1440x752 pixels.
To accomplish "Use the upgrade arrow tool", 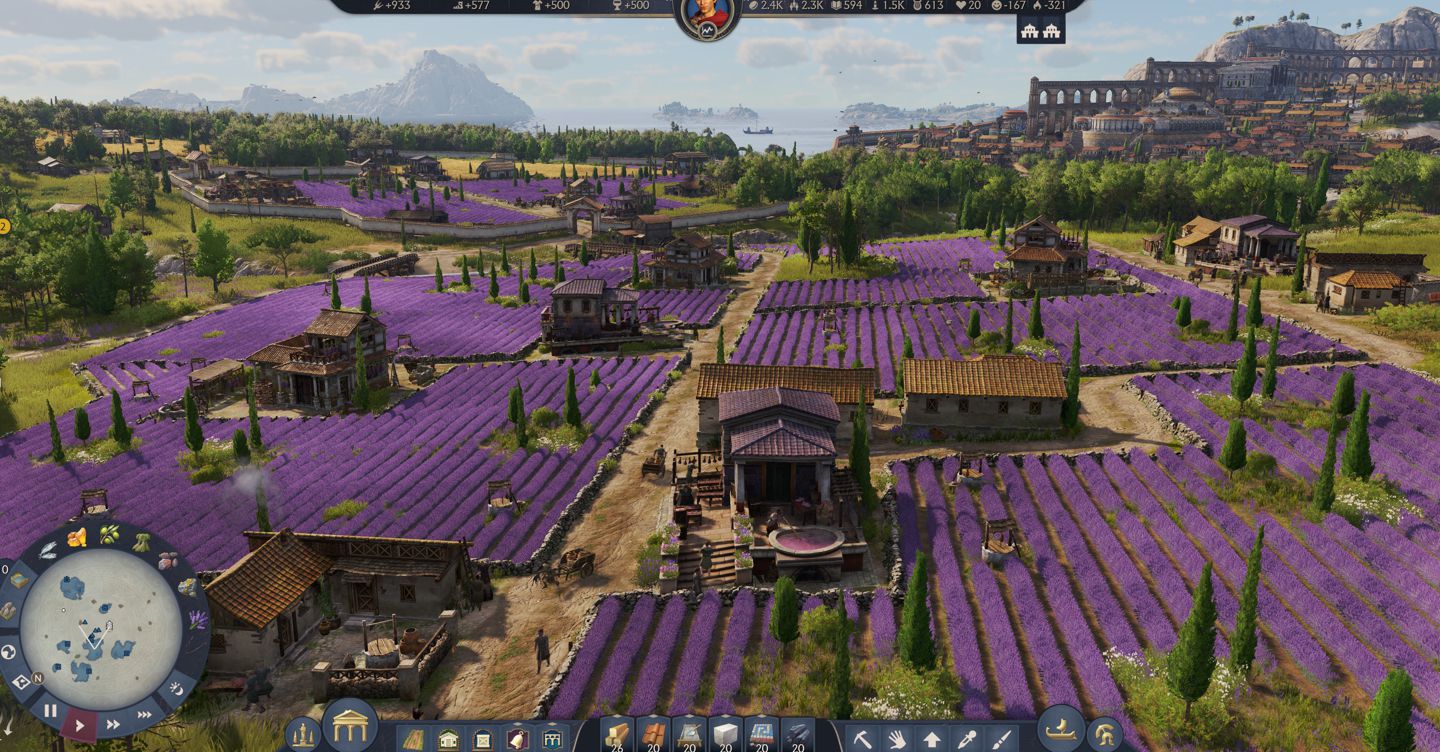I will tap(931, 740).
